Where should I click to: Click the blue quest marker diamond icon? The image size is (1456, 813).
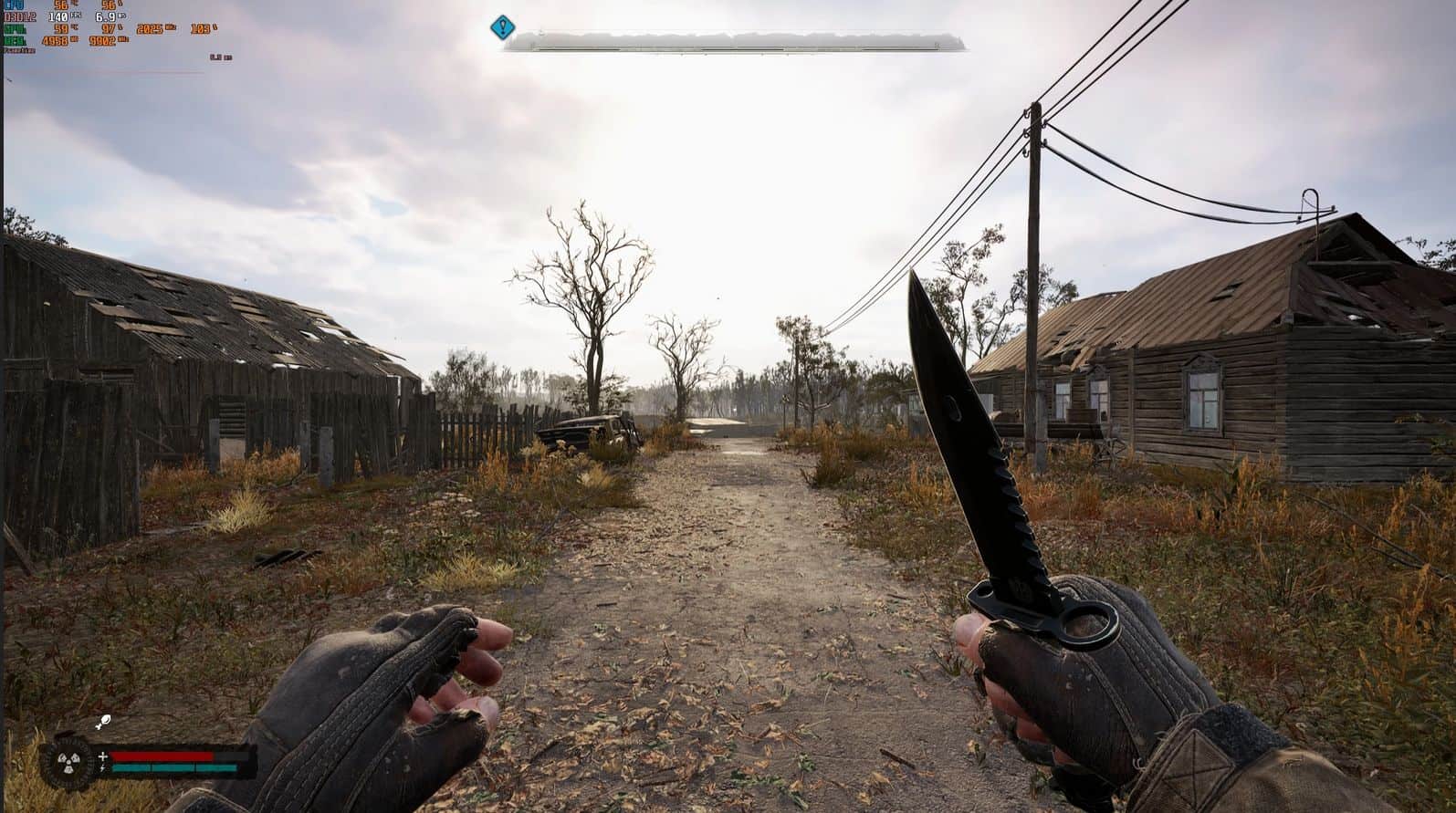[502, 27]
